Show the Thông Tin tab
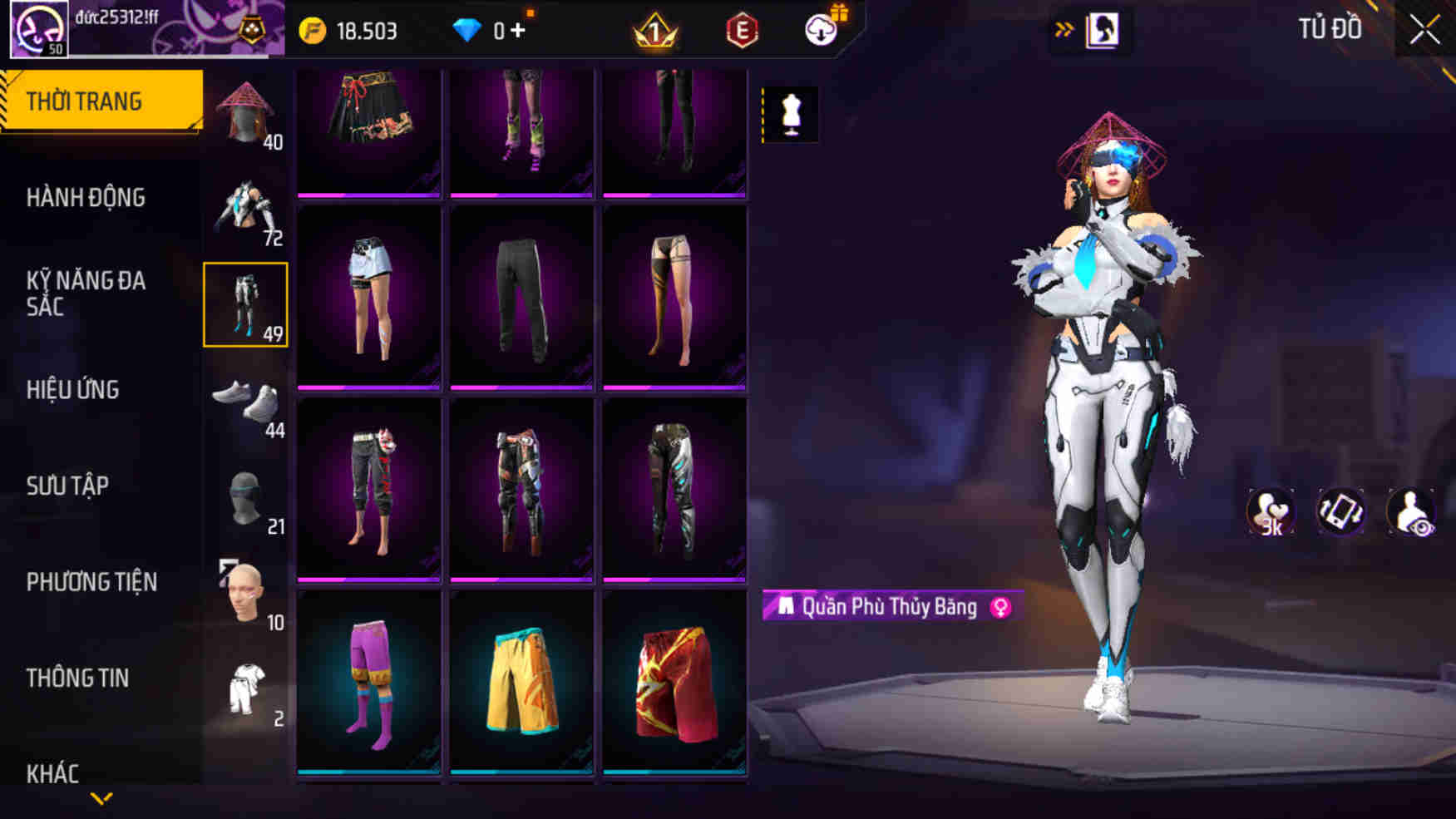 point(77,678)
